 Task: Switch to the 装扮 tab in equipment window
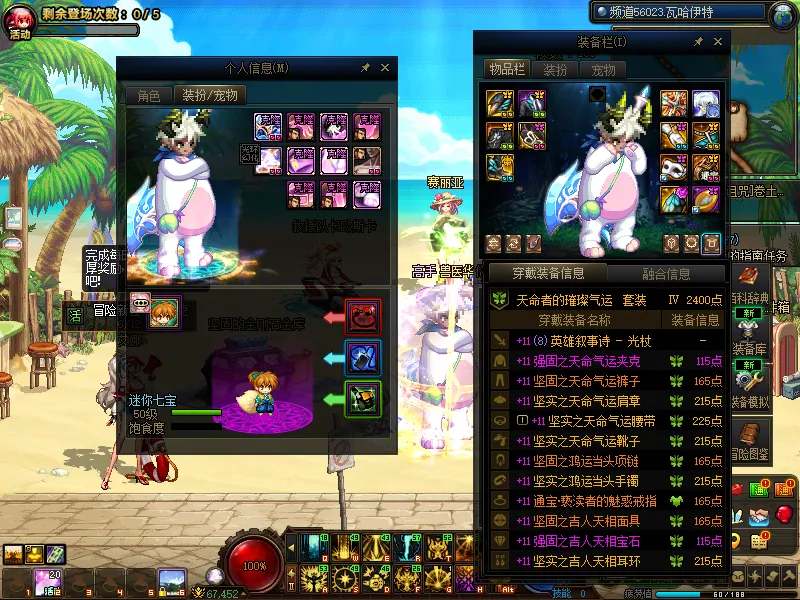click(555, 70)
